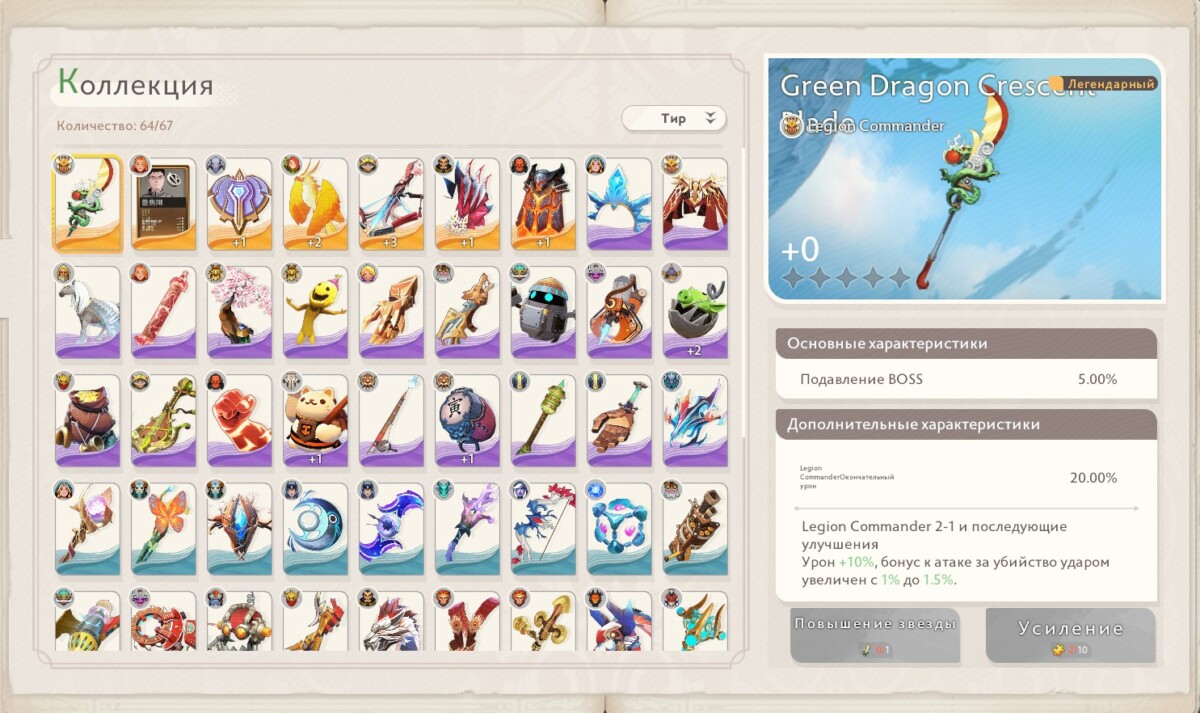Select the ice crystal crown card
The width and height of the screenshot is (1200, 713).
(619, 202)
